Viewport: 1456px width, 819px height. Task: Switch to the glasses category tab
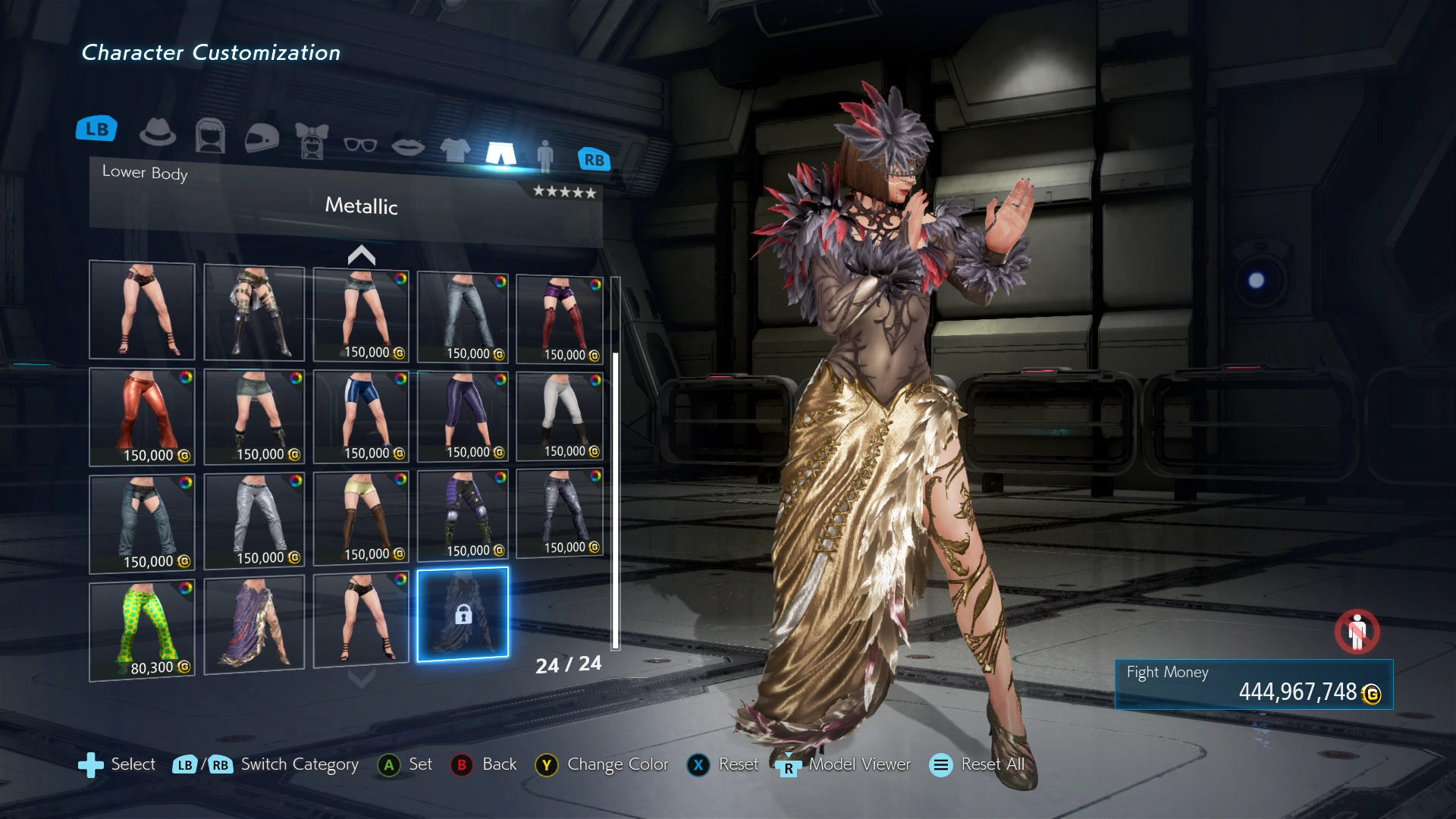360,144
